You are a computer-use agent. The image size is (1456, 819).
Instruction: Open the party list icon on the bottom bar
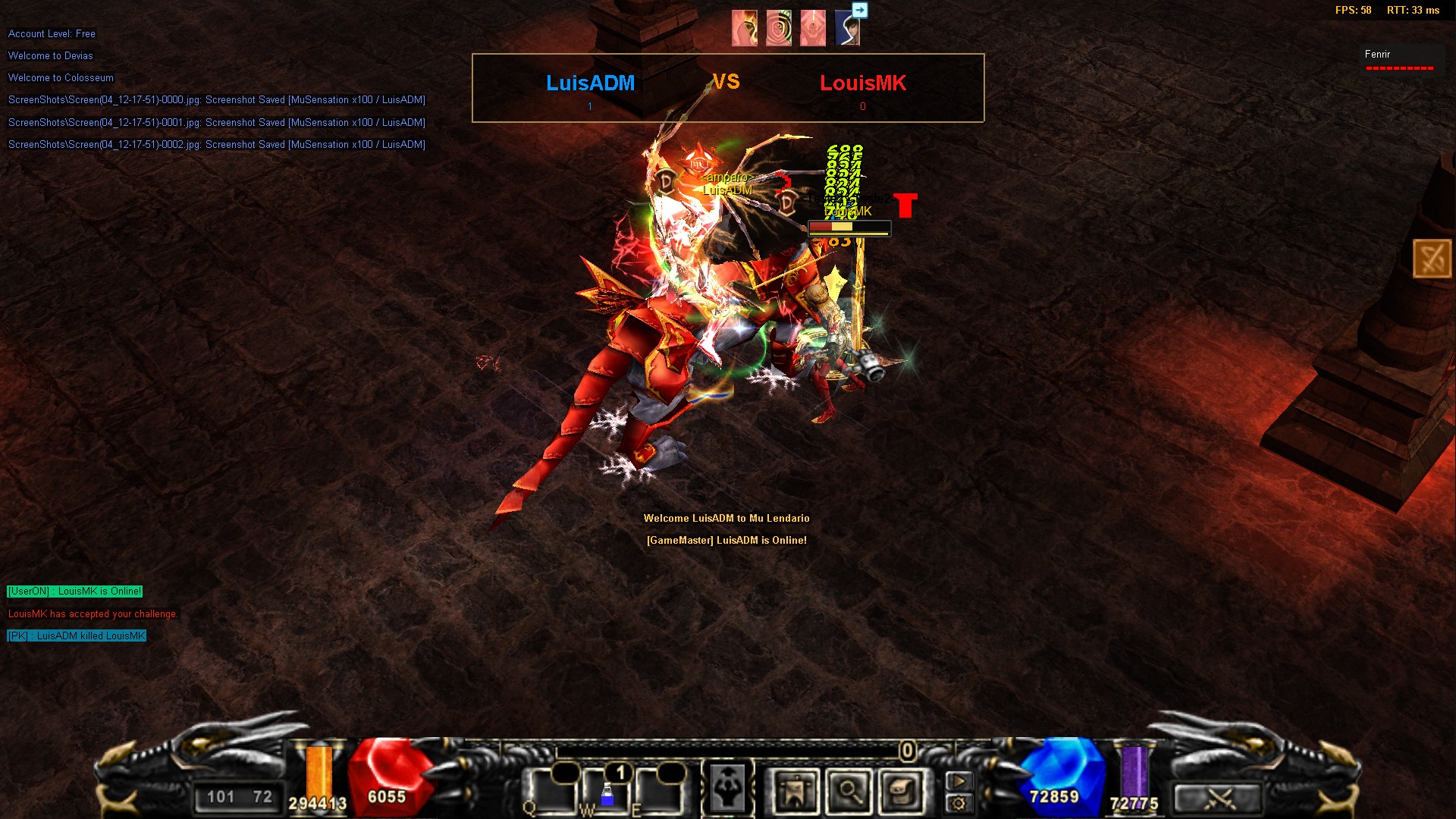point(795,792)
